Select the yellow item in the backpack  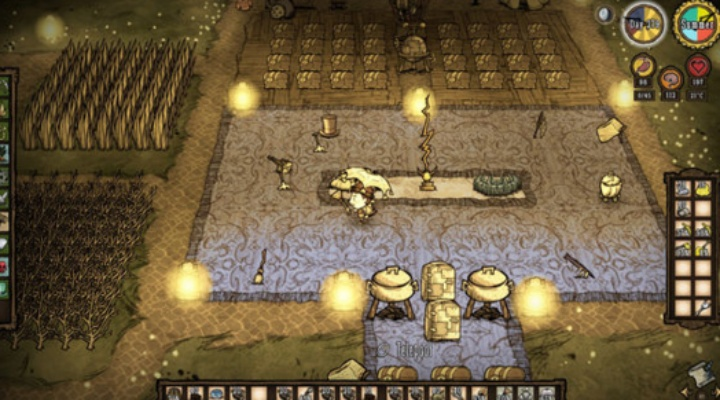[703, 189]
